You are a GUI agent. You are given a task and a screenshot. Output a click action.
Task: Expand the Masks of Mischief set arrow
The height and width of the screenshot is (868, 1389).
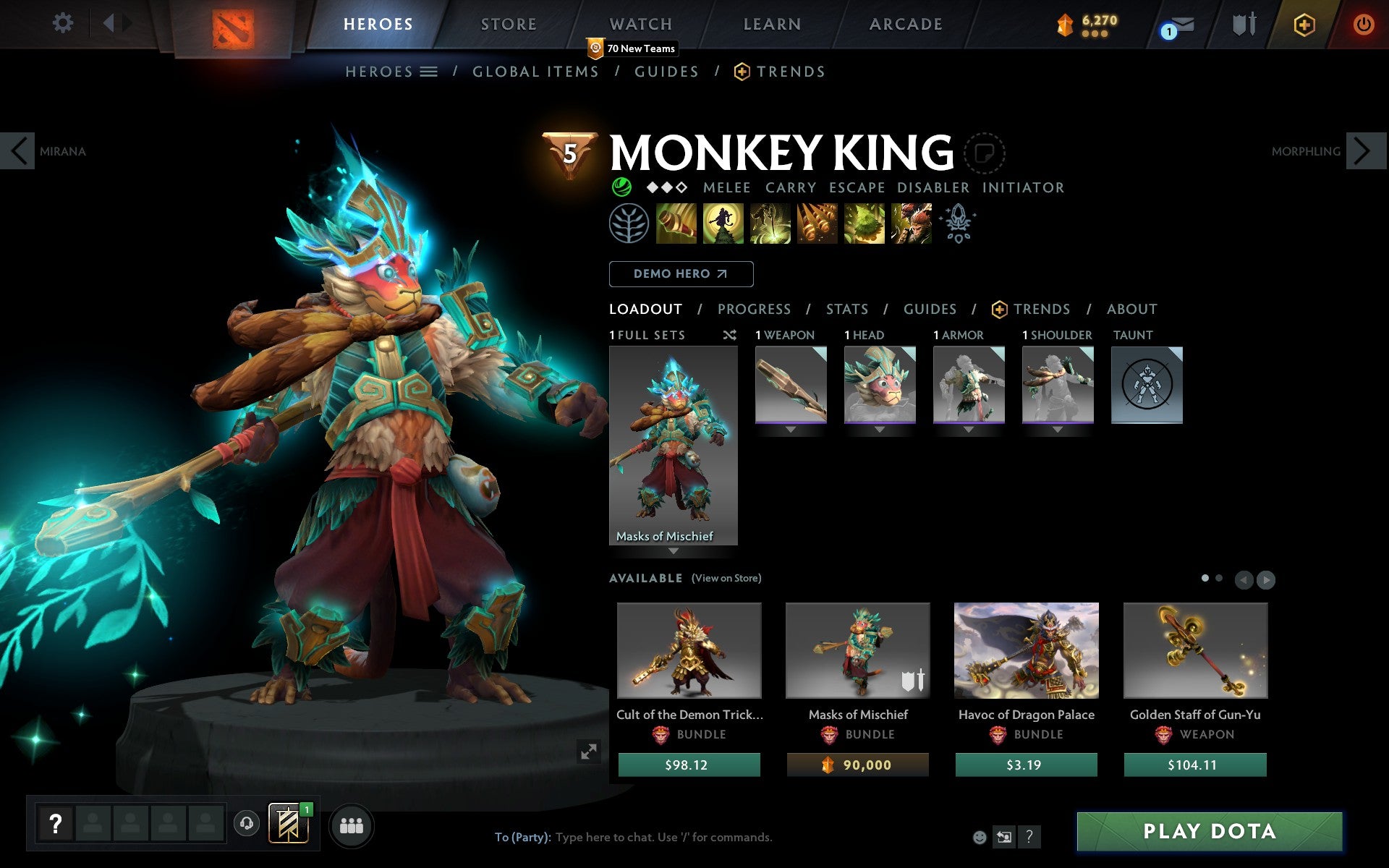(x=674, y=550)
